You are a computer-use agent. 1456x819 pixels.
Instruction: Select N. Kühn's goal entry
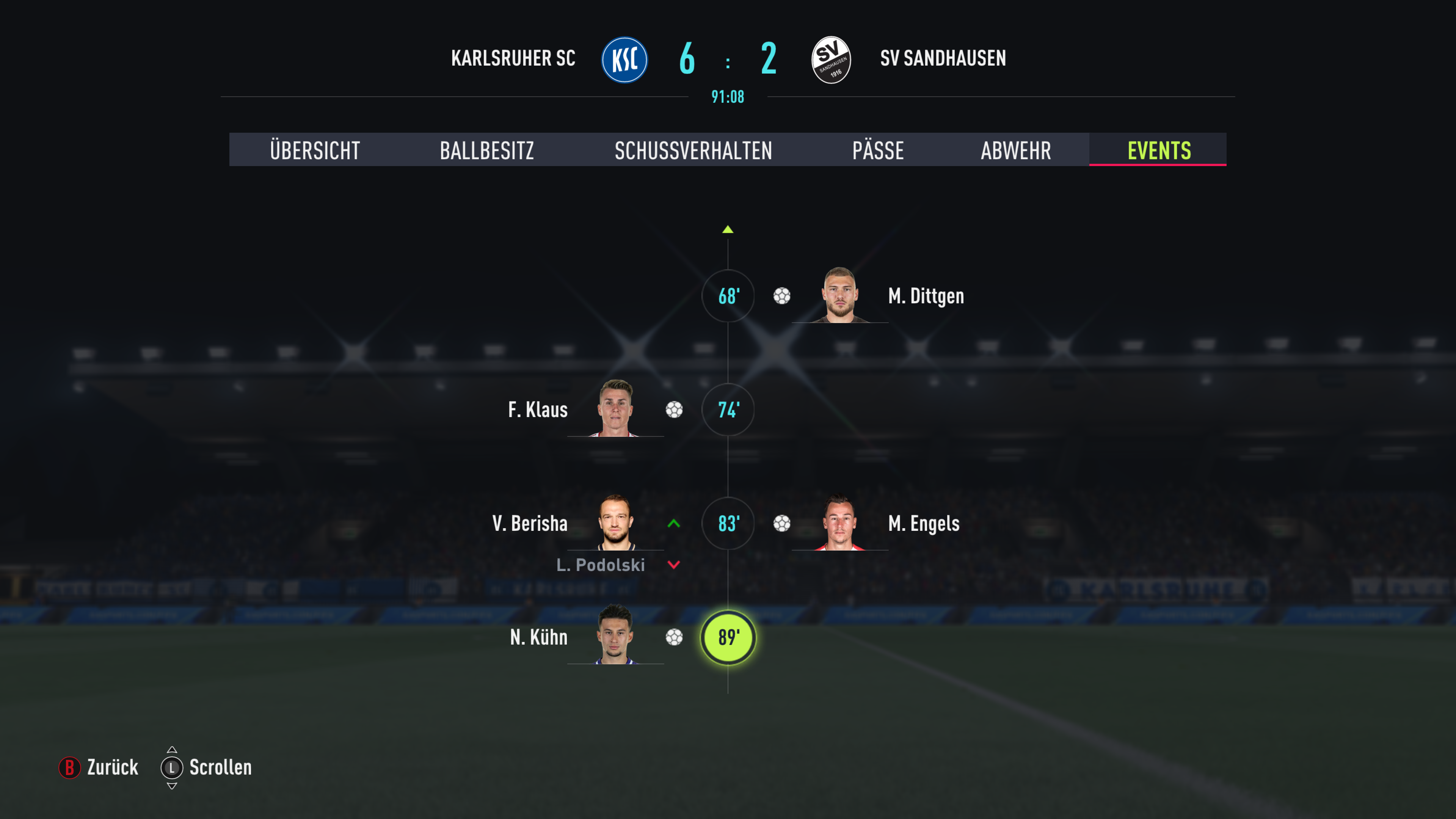(x=539, y=637)
